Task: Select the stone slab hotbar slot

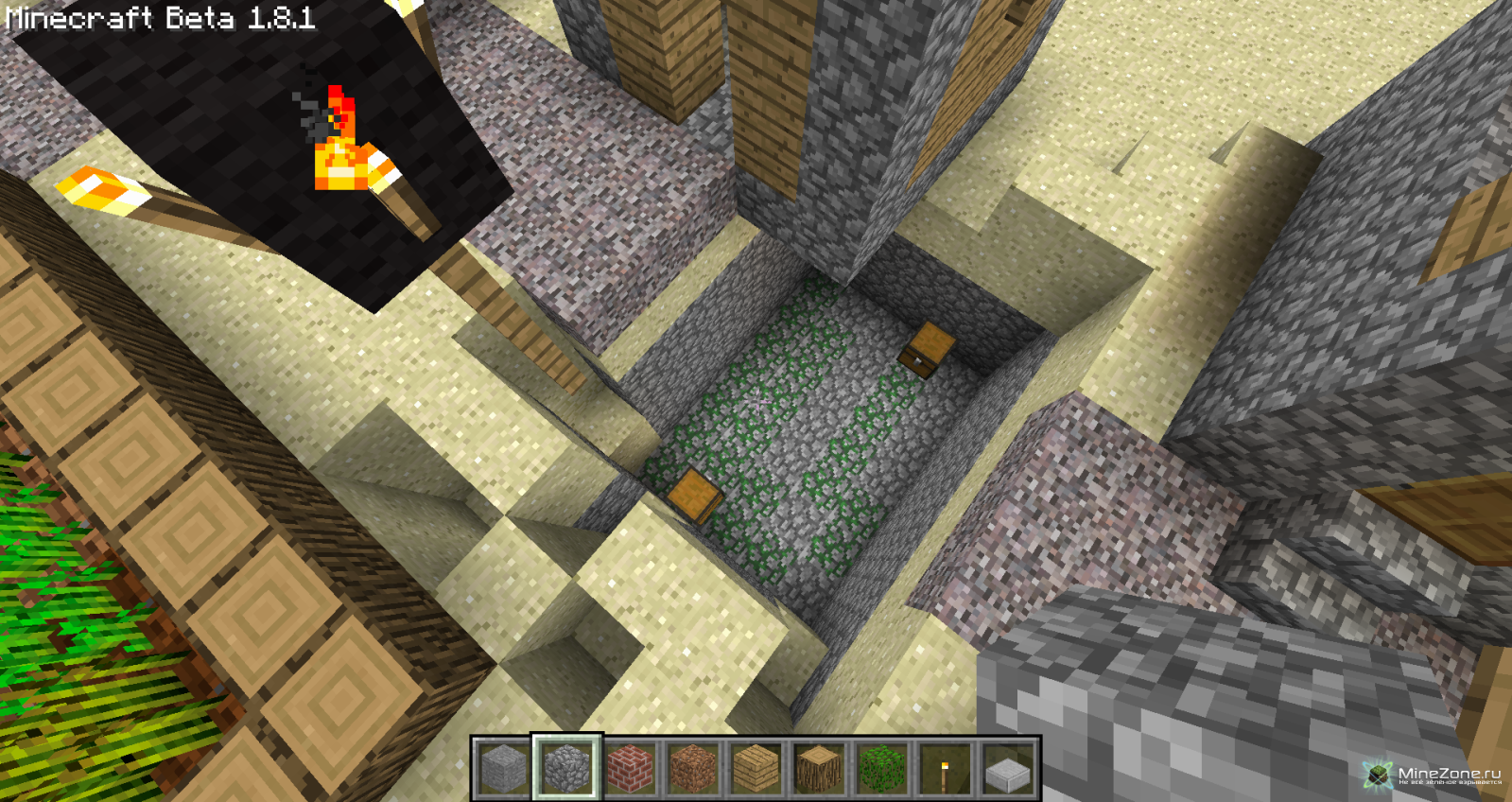Action: pos(1008,767)
